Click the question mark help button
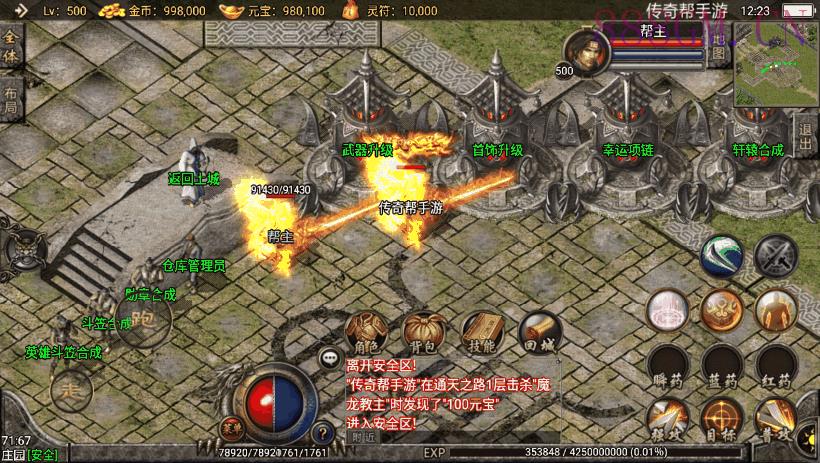 tap(322, 433)
